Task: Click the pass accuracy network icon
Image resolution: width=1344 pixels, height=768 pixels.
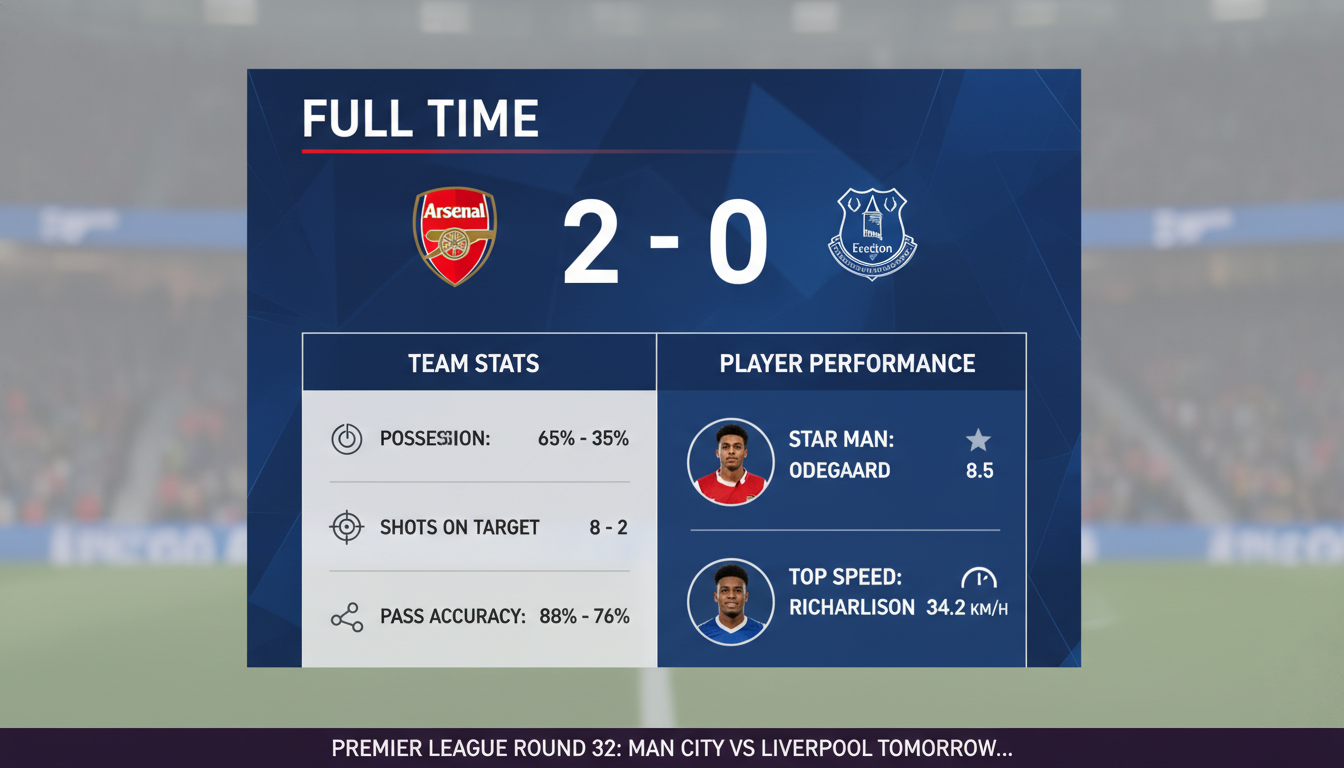Action: coord(345,616)
